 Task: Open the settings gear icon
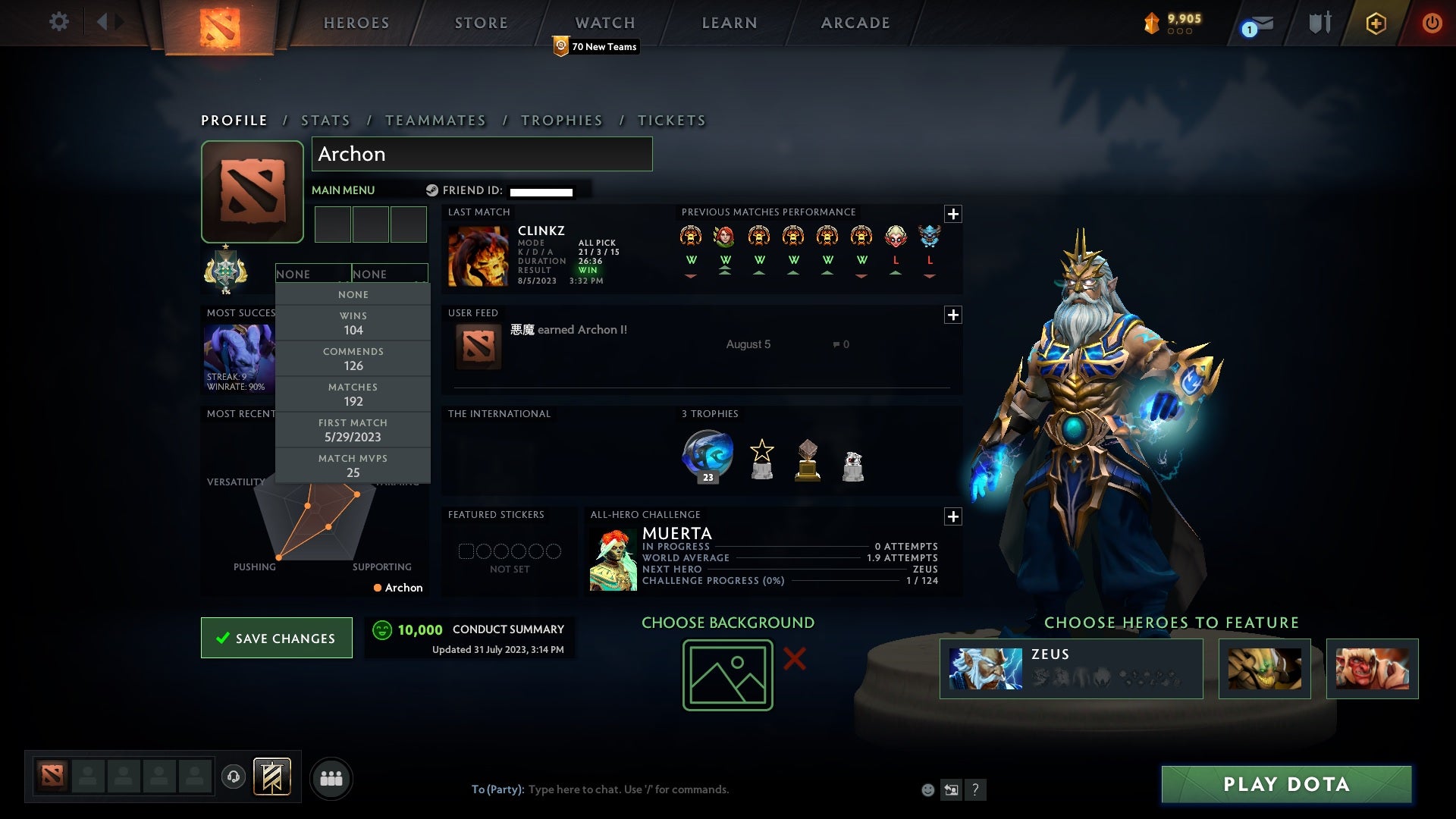click(x=59, y=22)
